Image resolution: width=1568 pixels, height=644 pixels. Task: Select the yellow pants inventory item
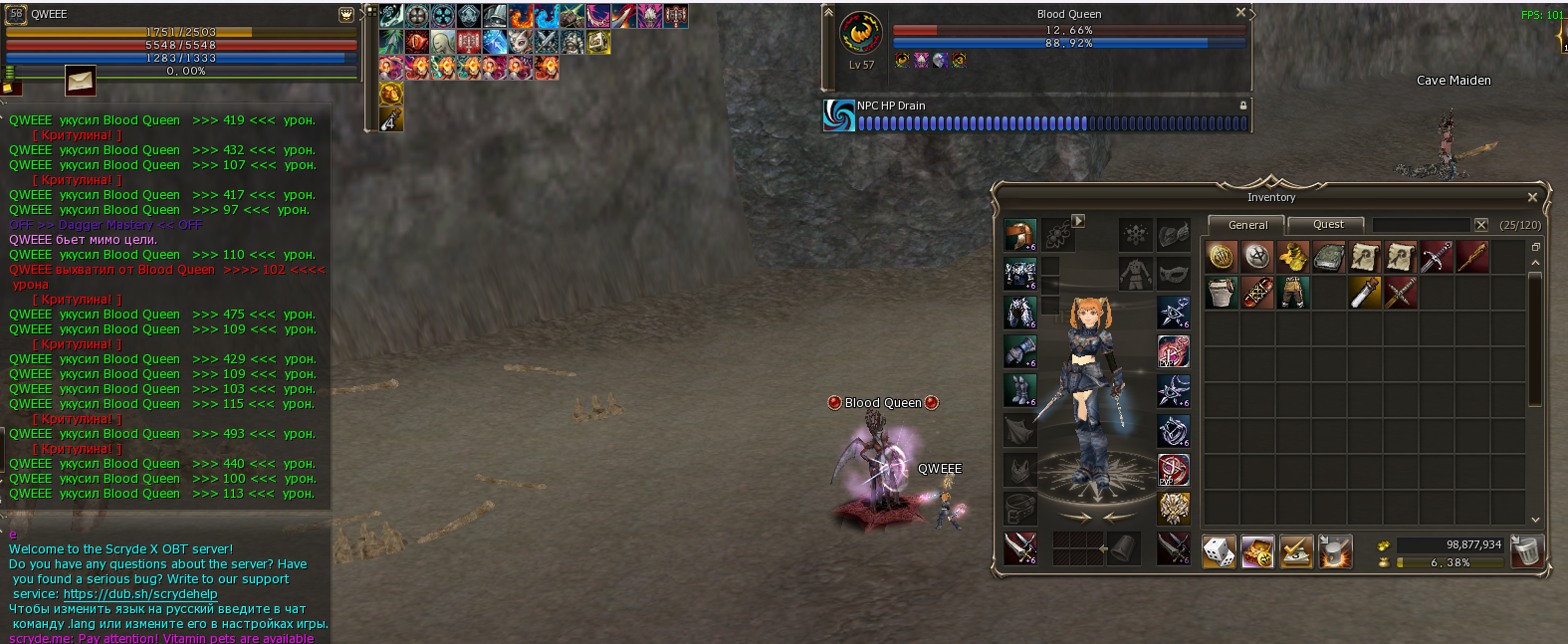click(1293, 293)
